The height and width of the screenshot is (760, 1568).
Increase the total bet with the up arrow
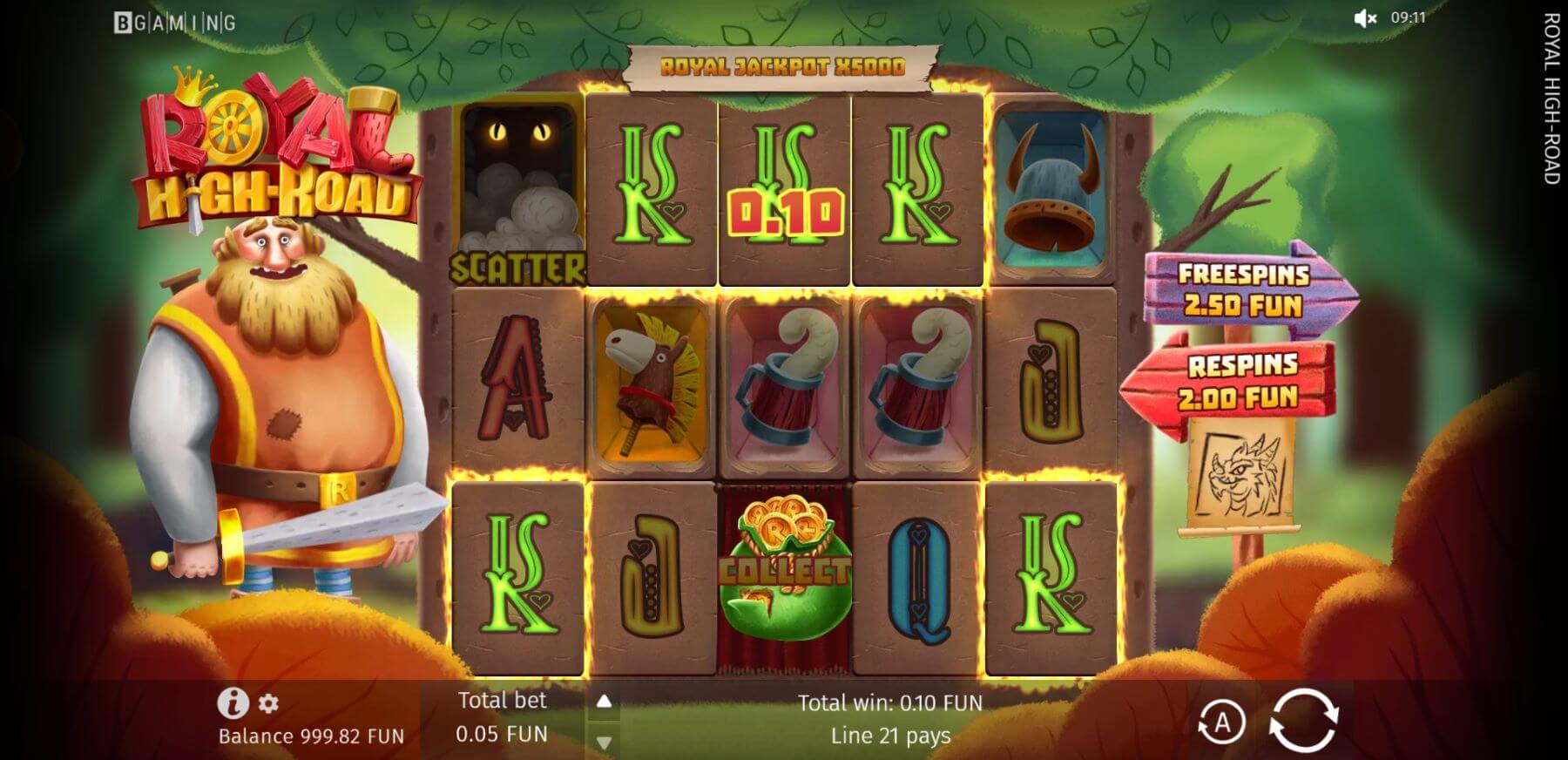coord(604,702)
